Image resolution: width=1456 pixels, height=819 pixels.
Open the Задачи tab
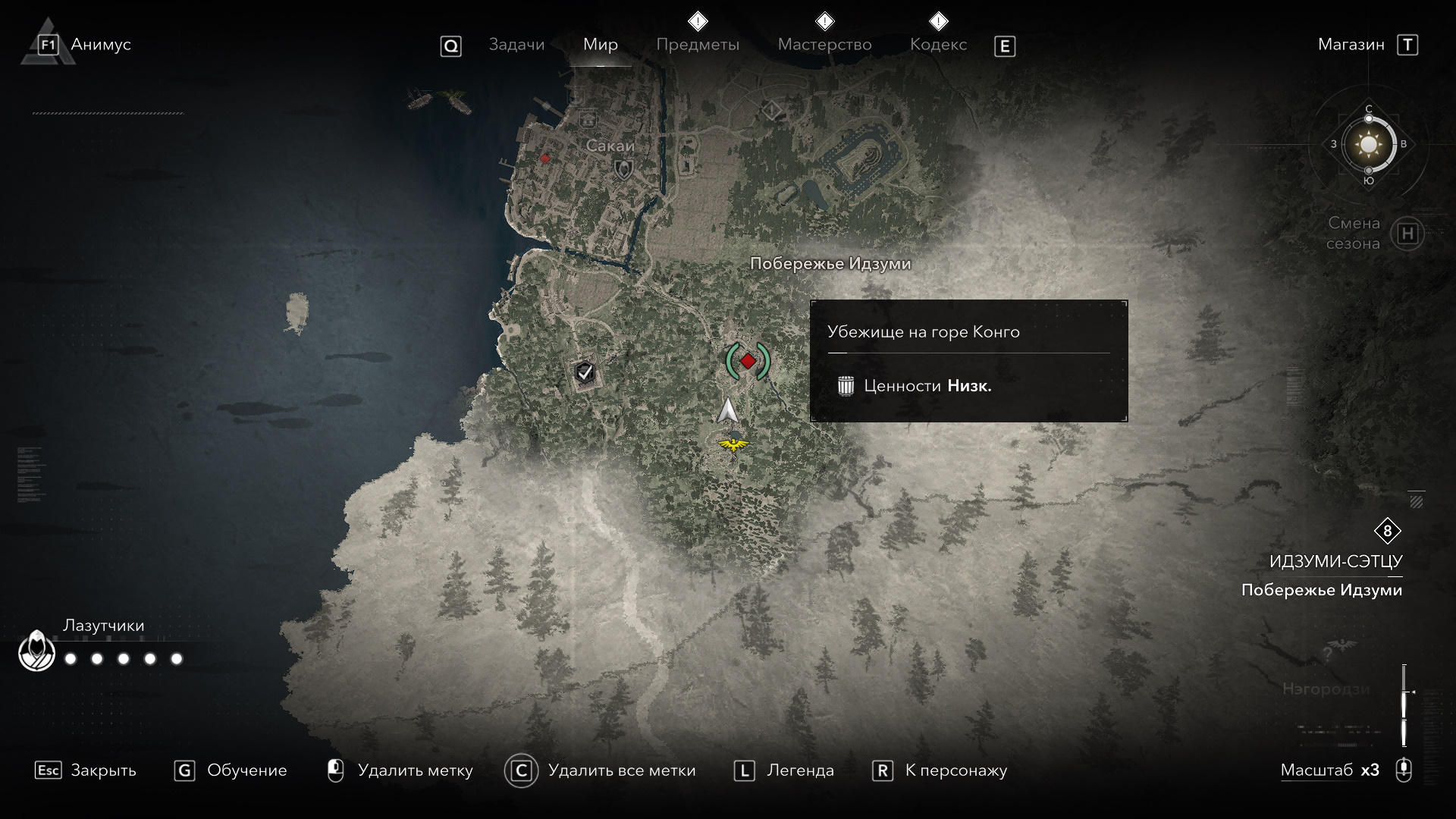click(x=516, y=45)
